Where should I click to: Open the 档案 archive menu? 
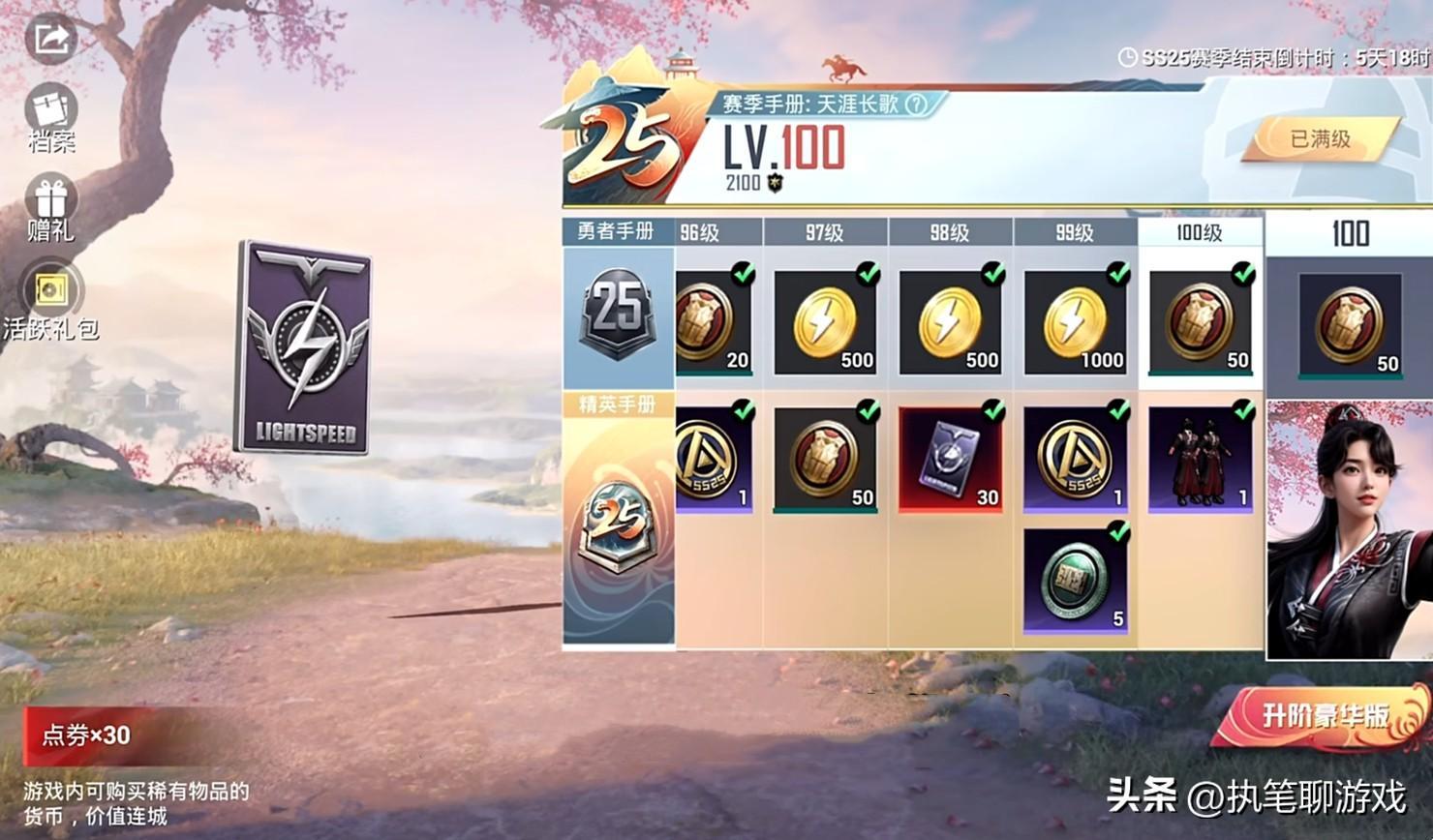tap(51, 119)
